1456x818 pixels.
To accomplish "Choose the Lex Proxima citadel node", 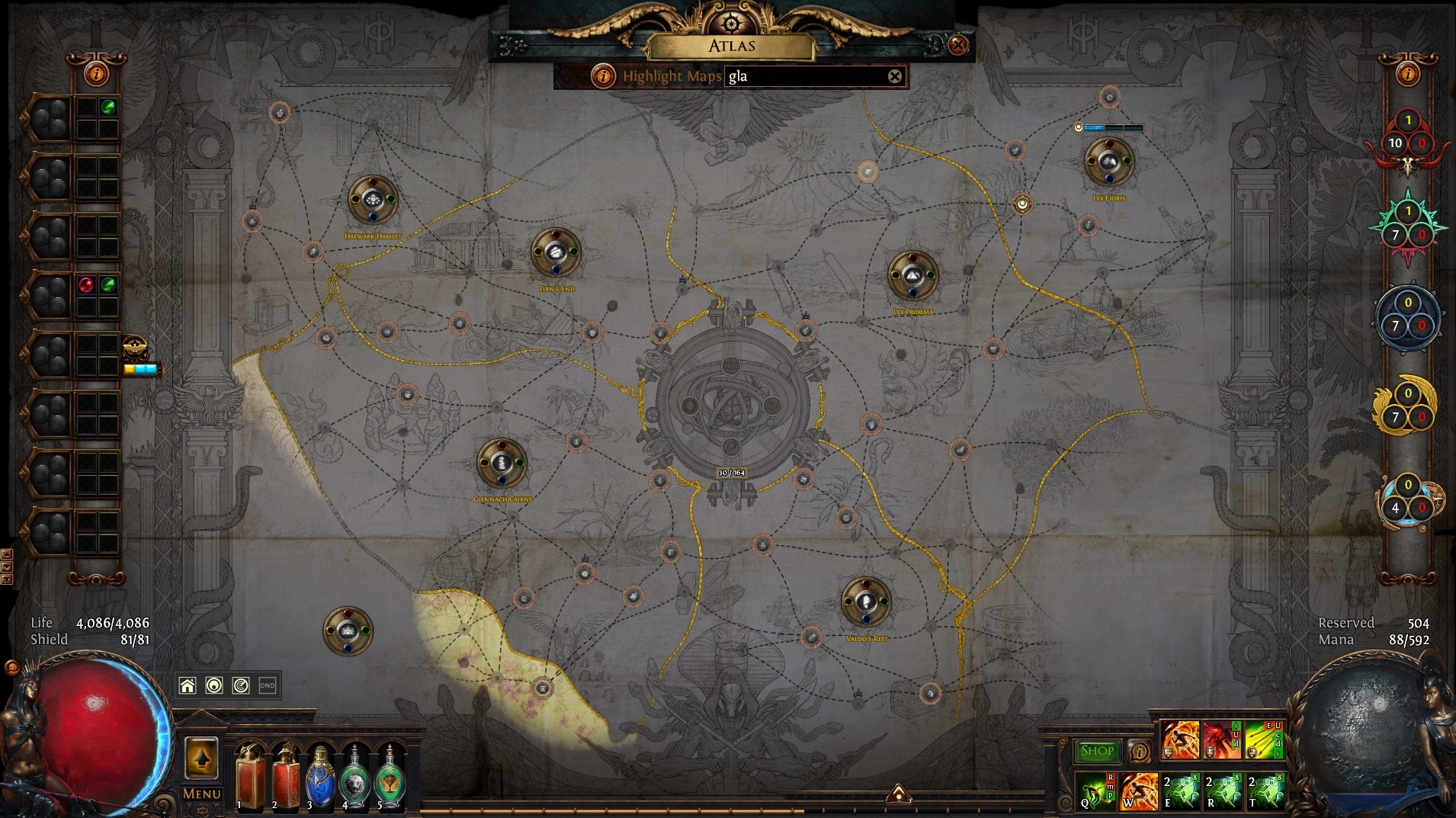I will click(912, 275).
